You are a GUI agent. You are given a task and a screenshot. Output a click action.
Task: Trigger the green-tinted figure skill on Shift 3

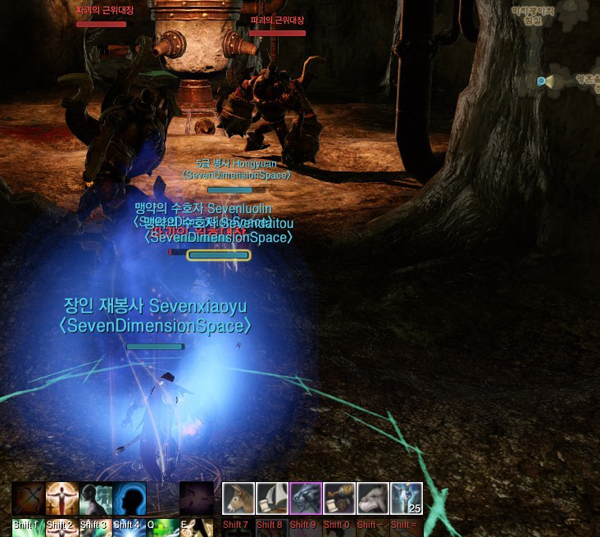tap(96, 500)
